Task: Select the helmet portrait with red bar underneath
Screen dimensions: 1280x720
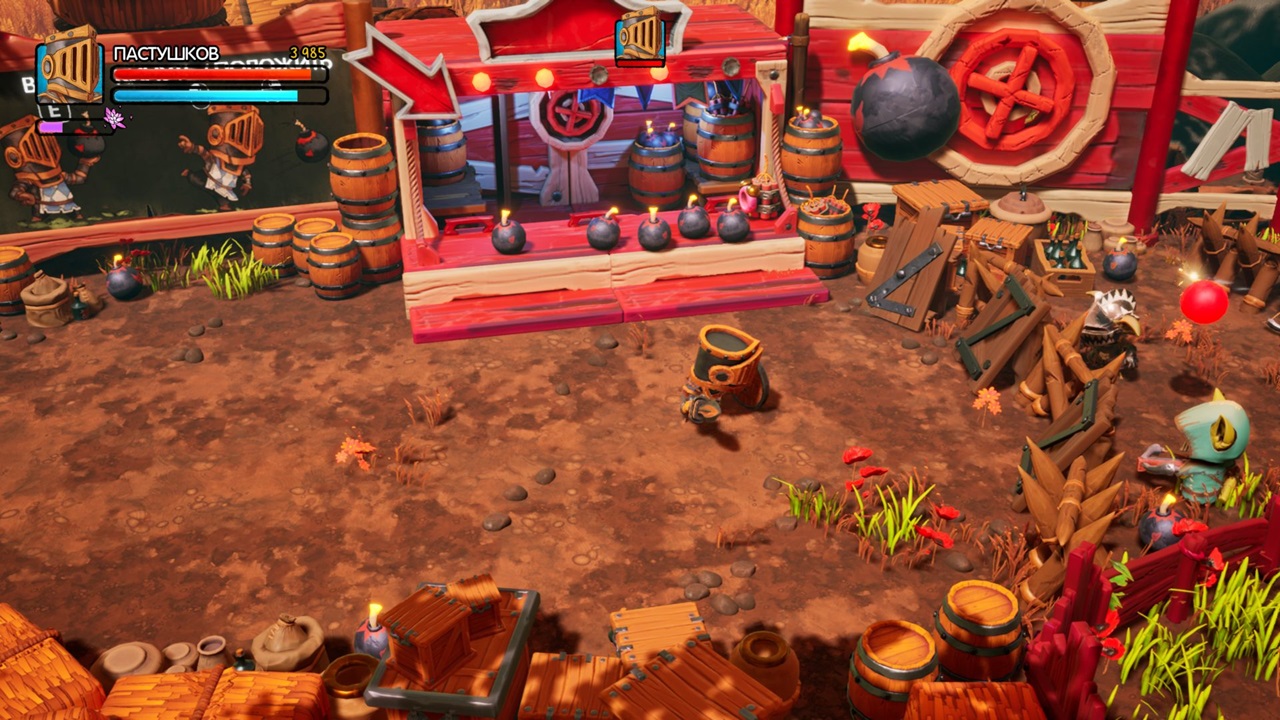Action: click(640, 35)
